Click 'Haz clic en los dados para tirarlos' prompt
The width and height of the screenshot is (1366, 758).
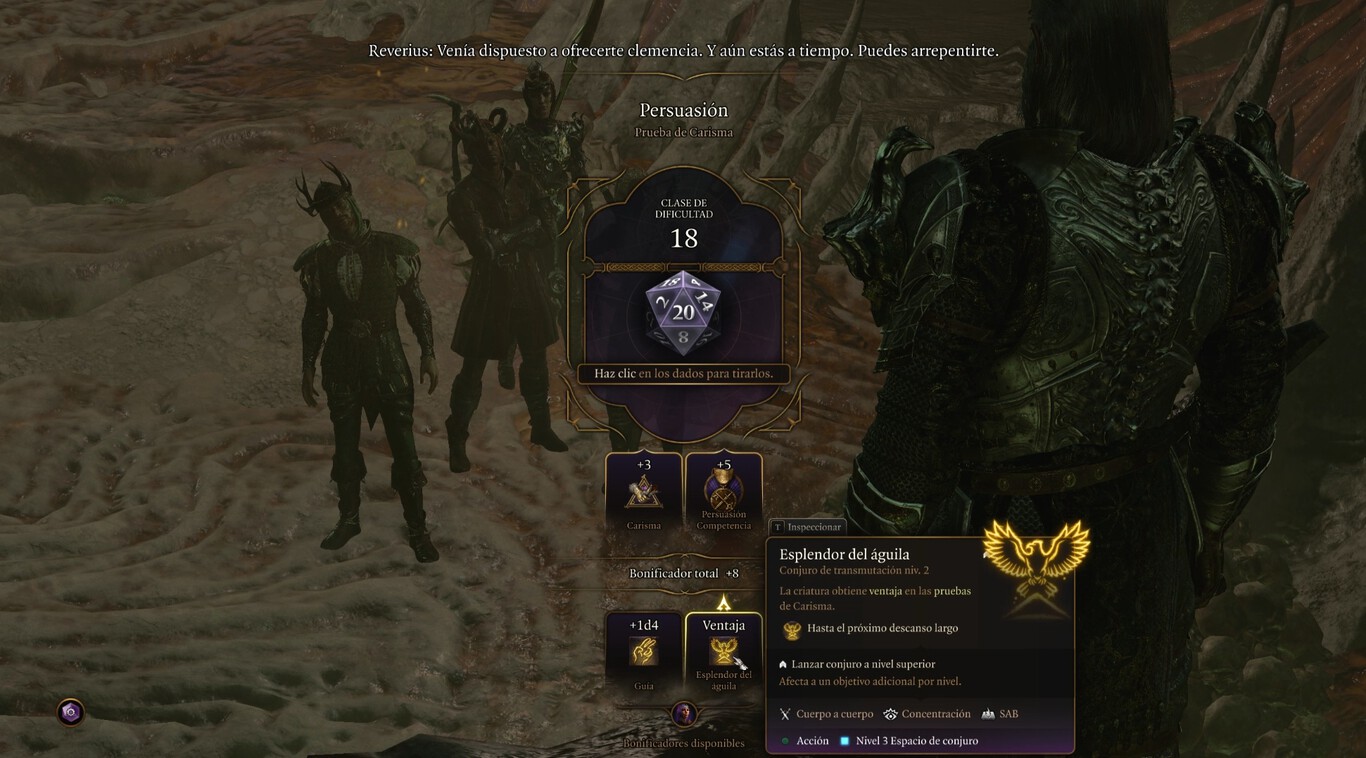point(683,373)
